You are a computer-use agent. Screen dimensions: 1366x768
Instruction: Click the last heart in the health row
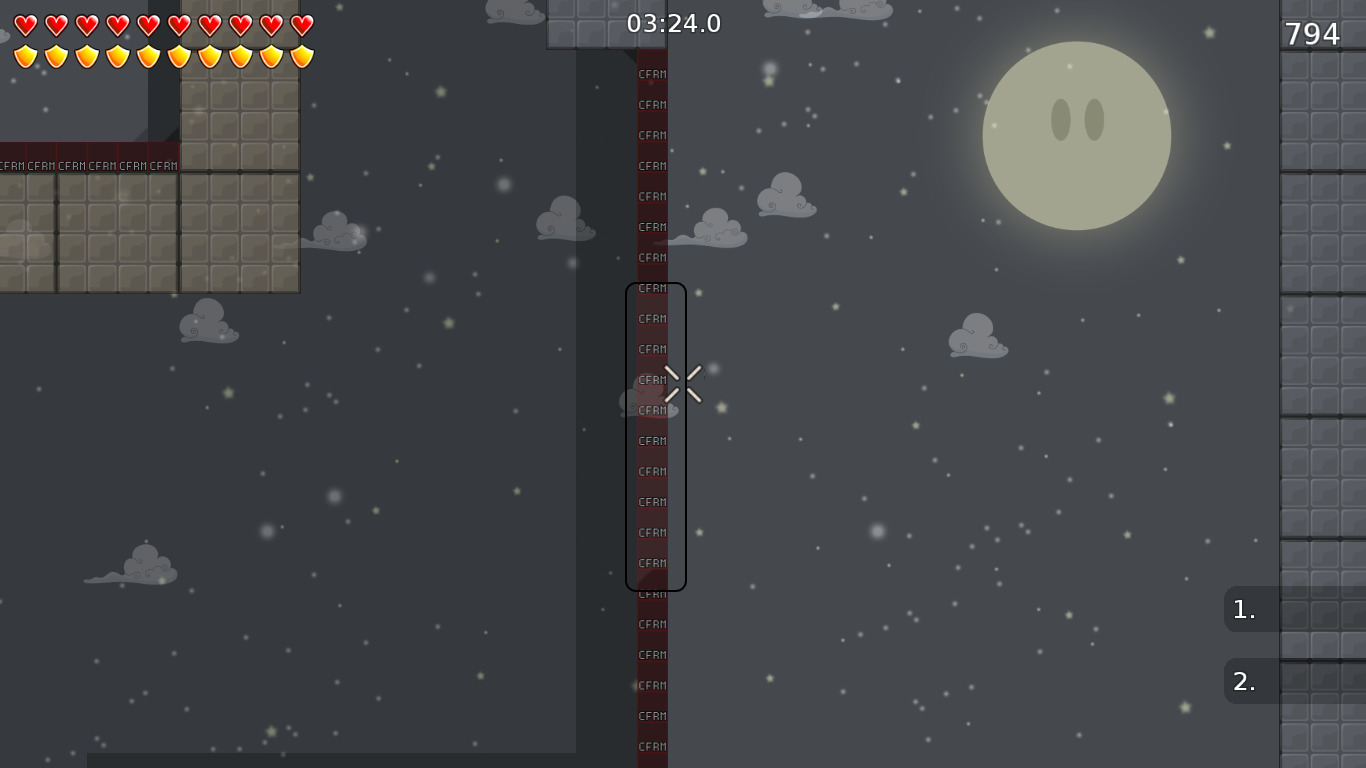(x=300, y=27)
